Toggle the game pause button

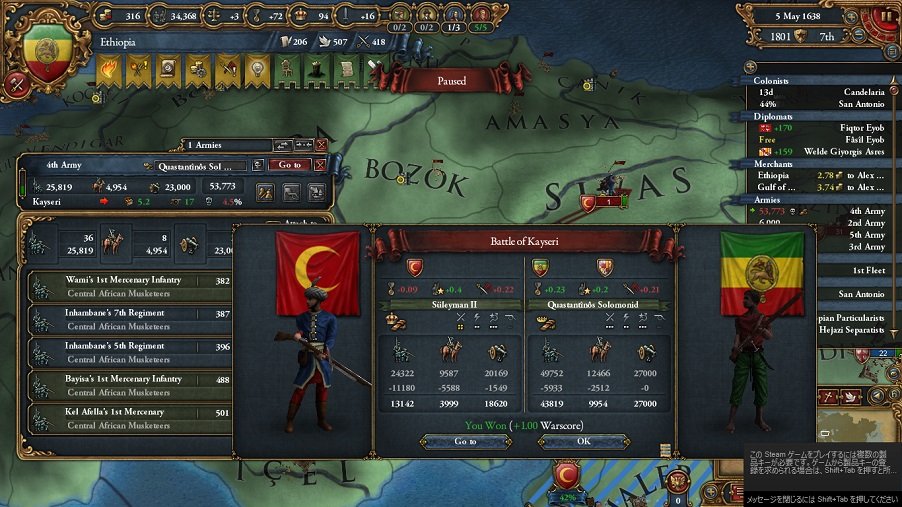(x=886, y=16)
